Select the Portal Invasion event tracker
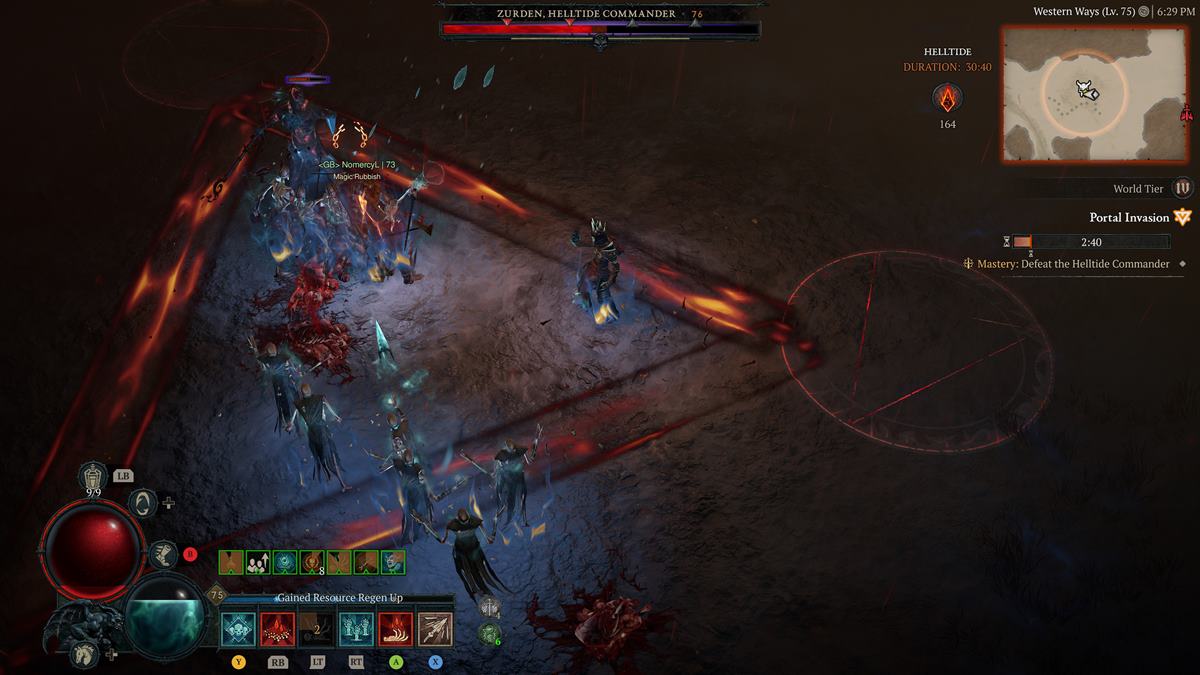Image resolution: width=1200 pixels, height=675 pixels. 1129,217
